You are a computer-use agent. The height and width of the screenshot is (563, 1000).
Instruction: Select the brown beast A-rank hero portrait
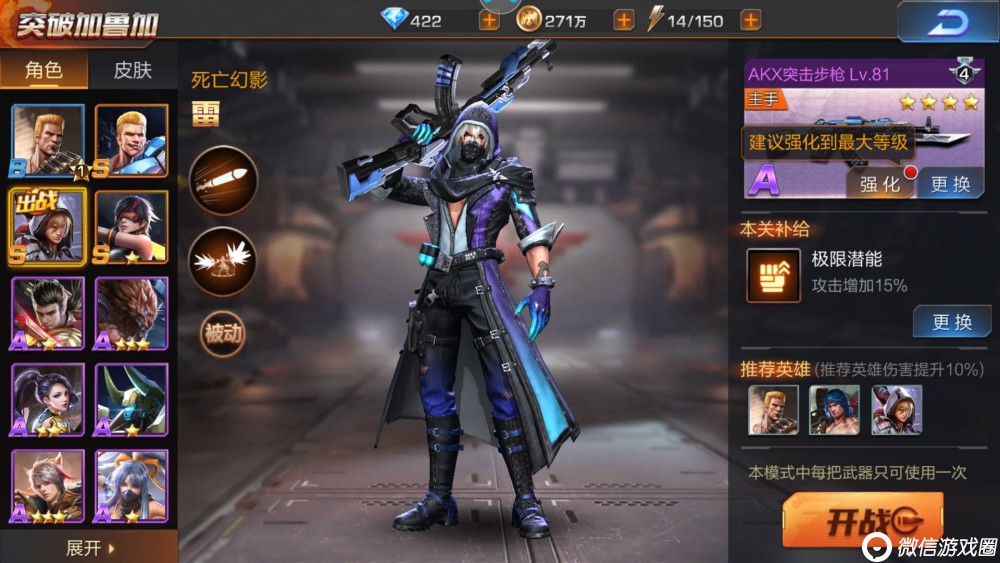(x=131, y=313)
